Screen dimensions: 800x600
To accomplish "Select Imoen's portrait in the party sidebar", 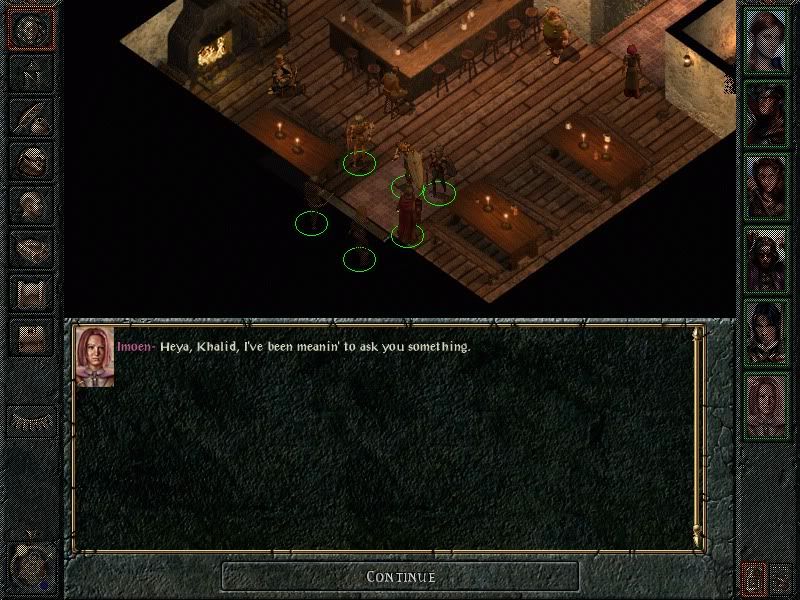I will click(x=767, y=404).
